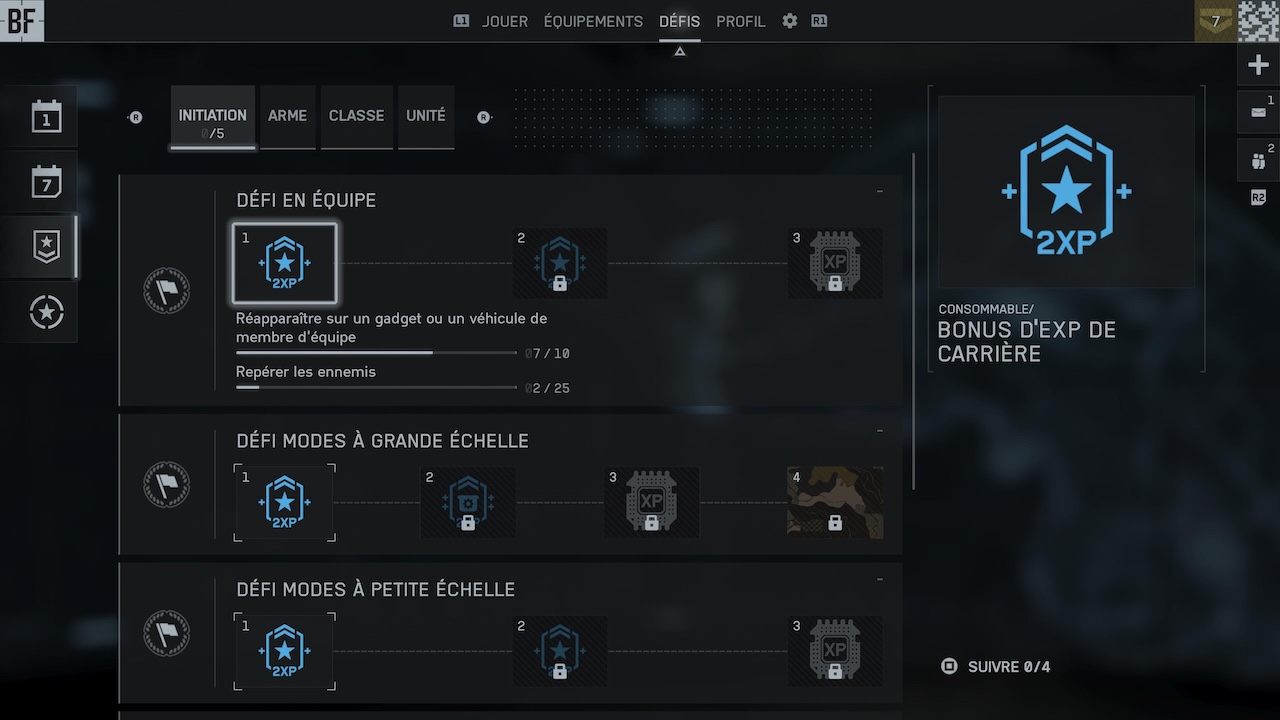Open daily challenges calendar icon
The image size is (1280, 720).
(x=46, y=117)
